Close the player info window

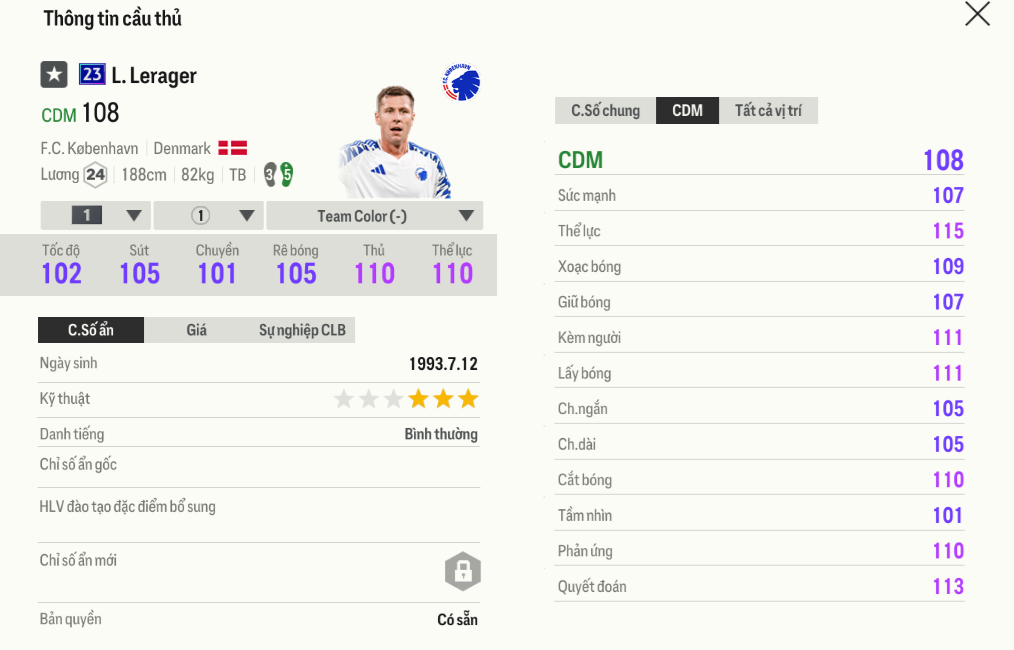(977, 14)
